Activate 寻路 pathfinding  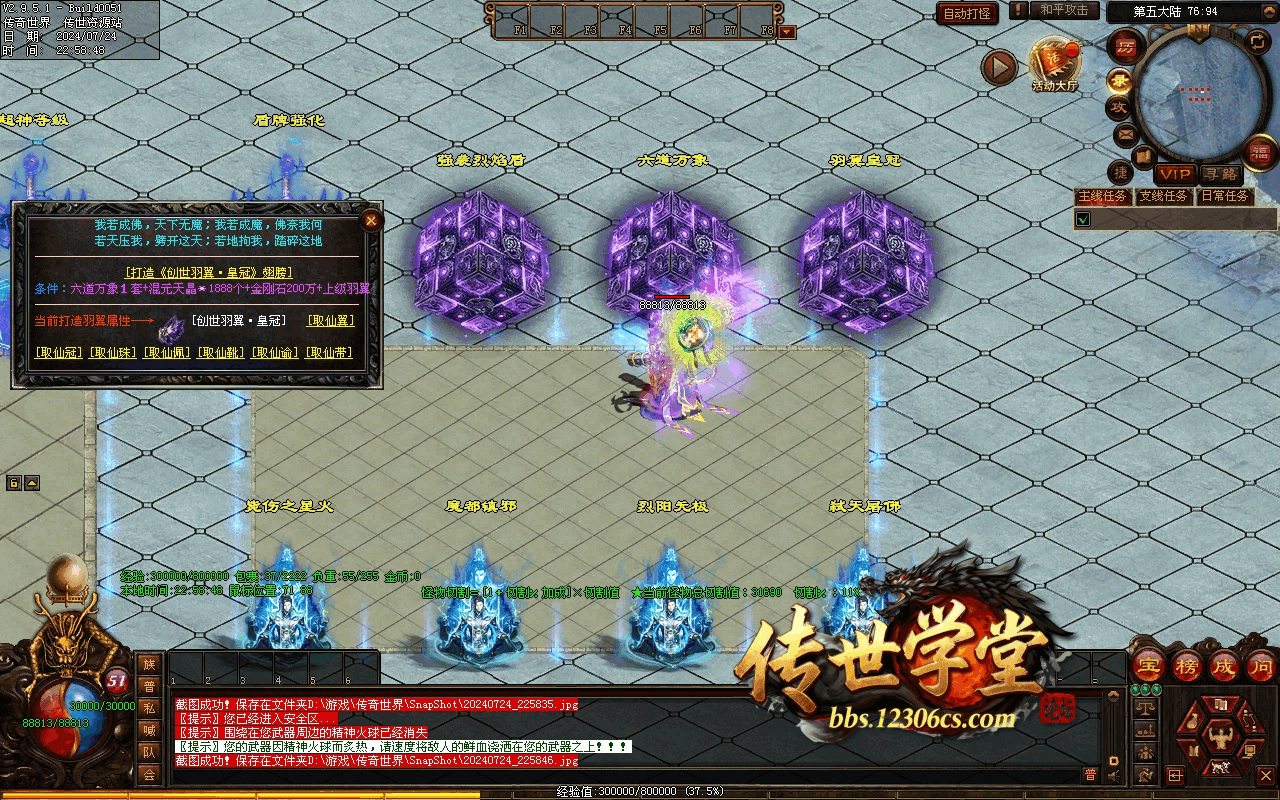pos(1219,175)
